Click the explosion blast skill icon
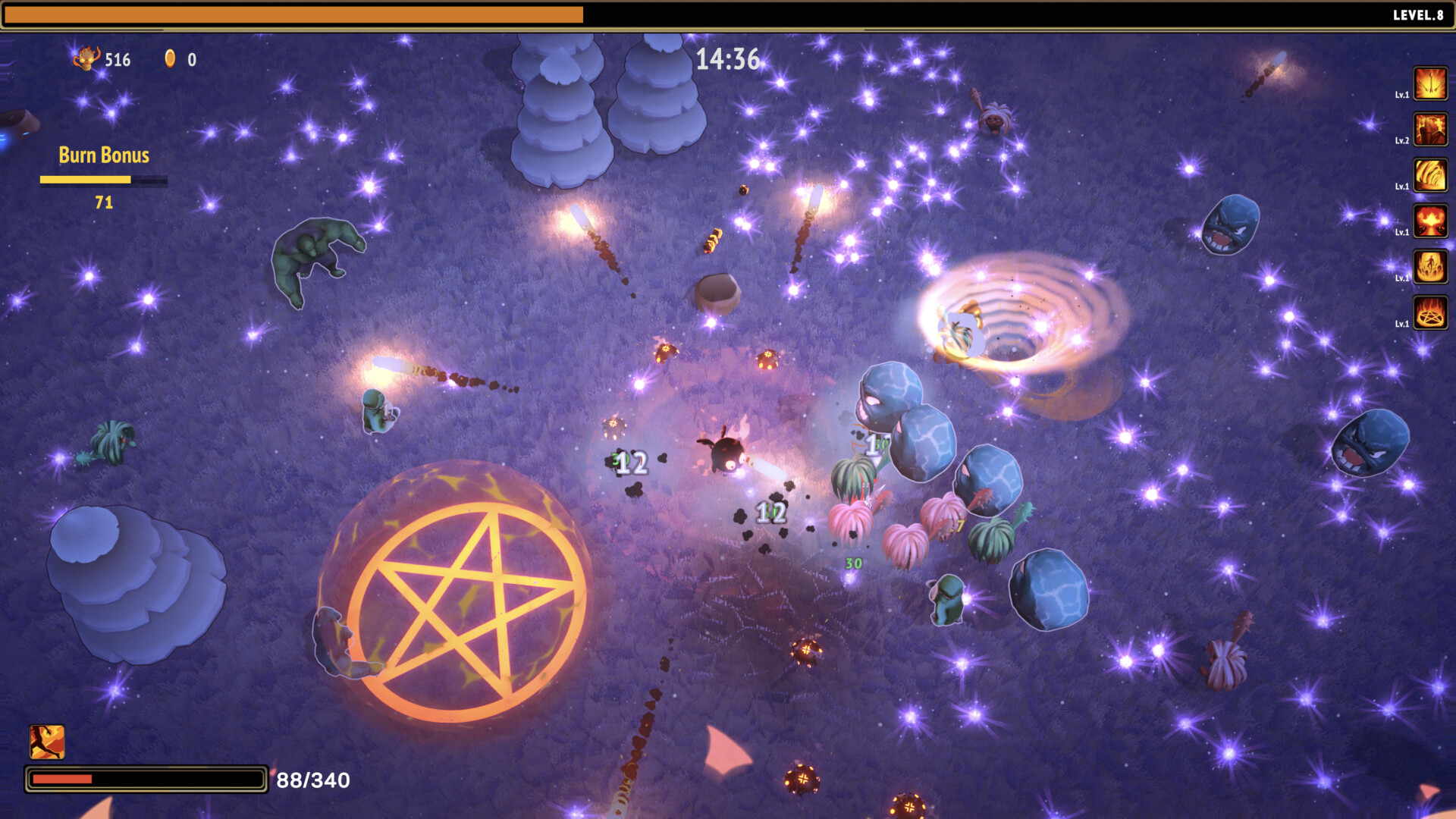The image size is (1456, 819). point(1430,220)
